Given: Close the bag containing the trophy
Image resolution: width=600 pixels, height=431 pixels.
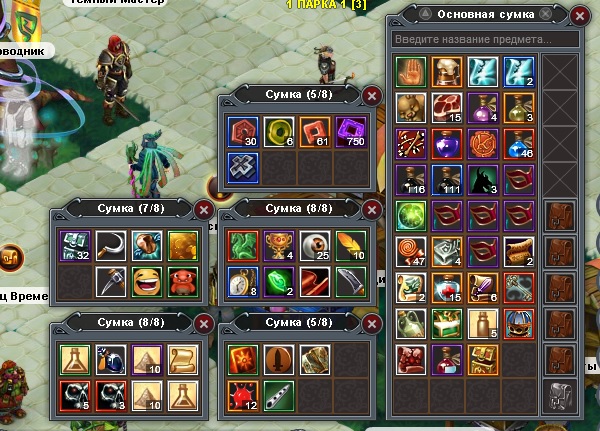Looking at the screenshot, I should (x=372, y=209).
